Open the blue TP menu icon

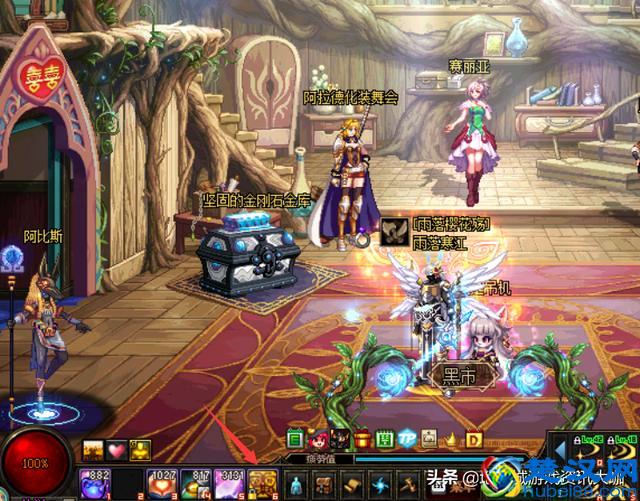tap(406, 439)
